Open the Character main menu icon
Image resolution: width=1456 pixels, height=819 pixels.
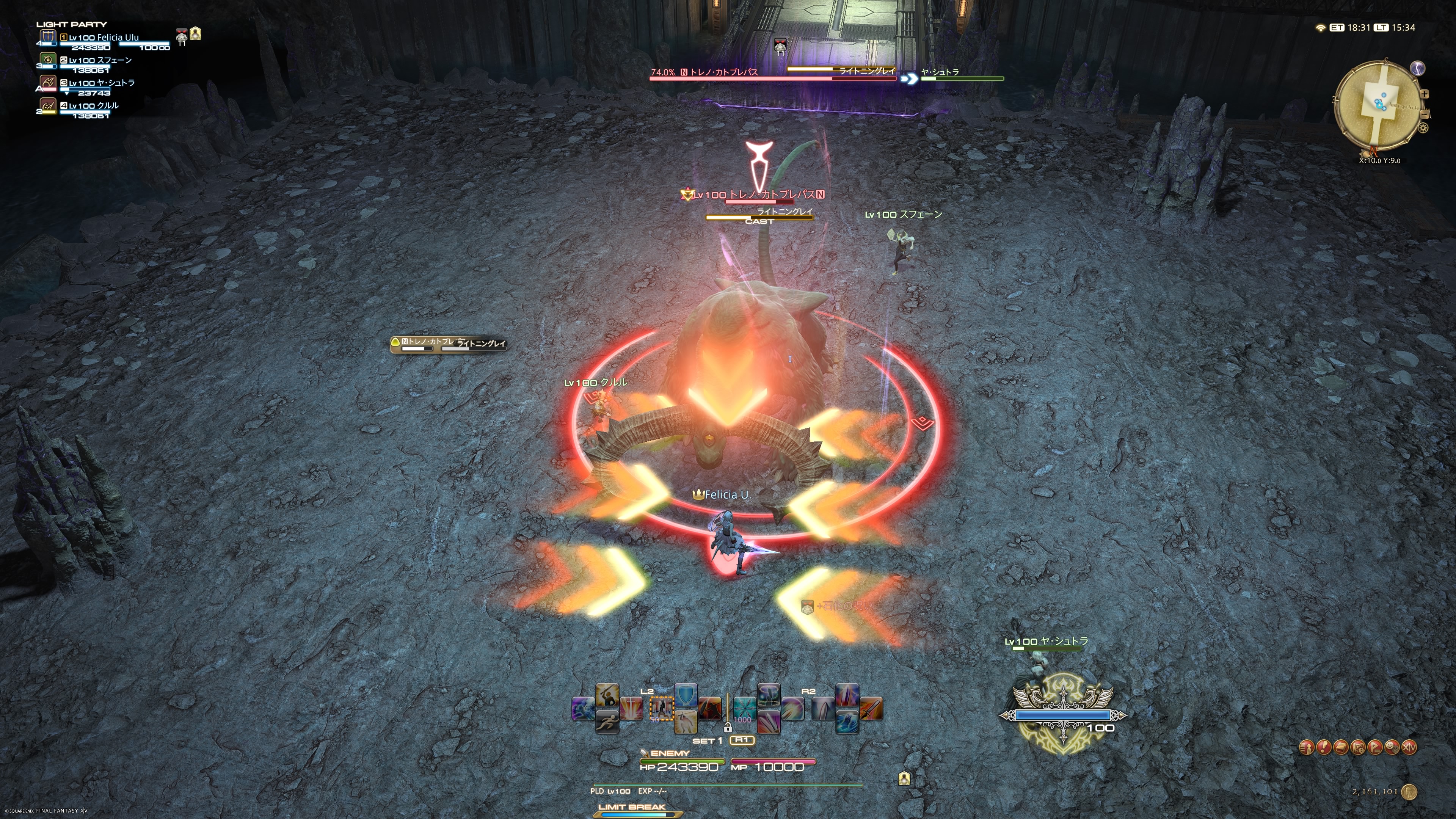click(1306, 748)
